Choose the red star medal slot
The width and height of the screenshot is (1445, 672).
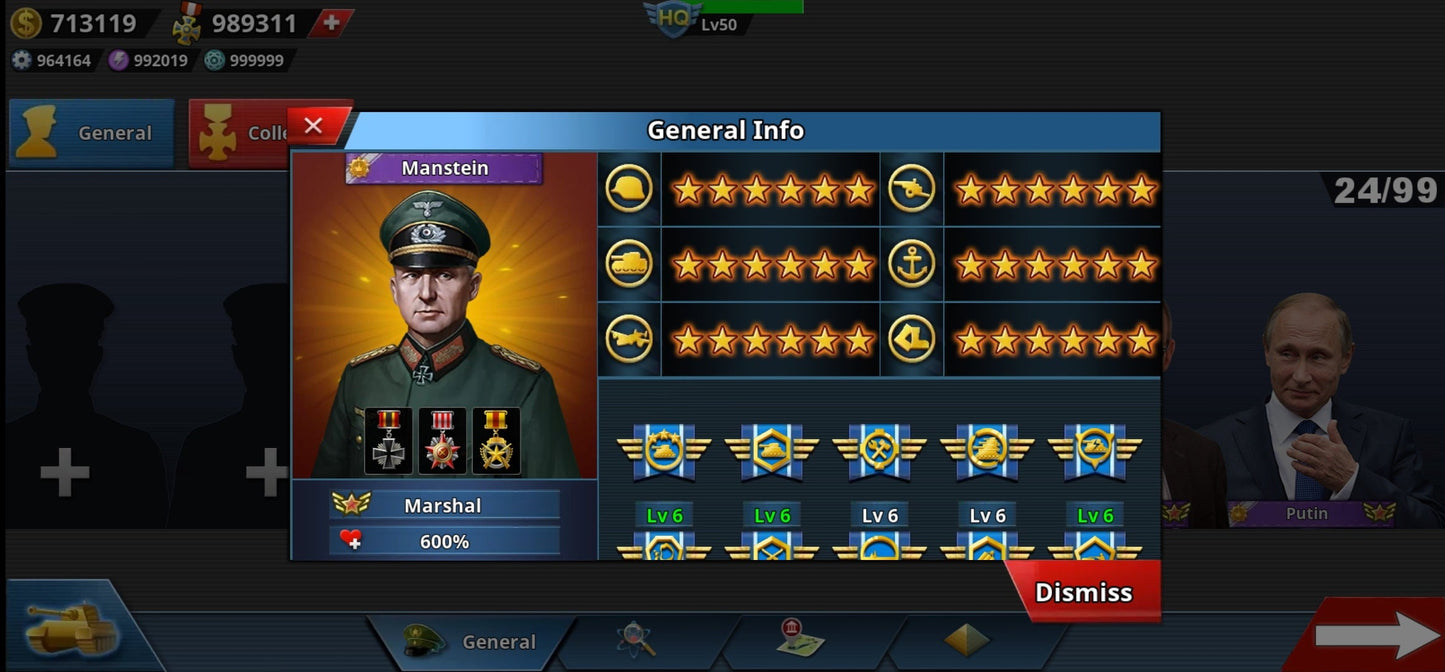point(442,441)
